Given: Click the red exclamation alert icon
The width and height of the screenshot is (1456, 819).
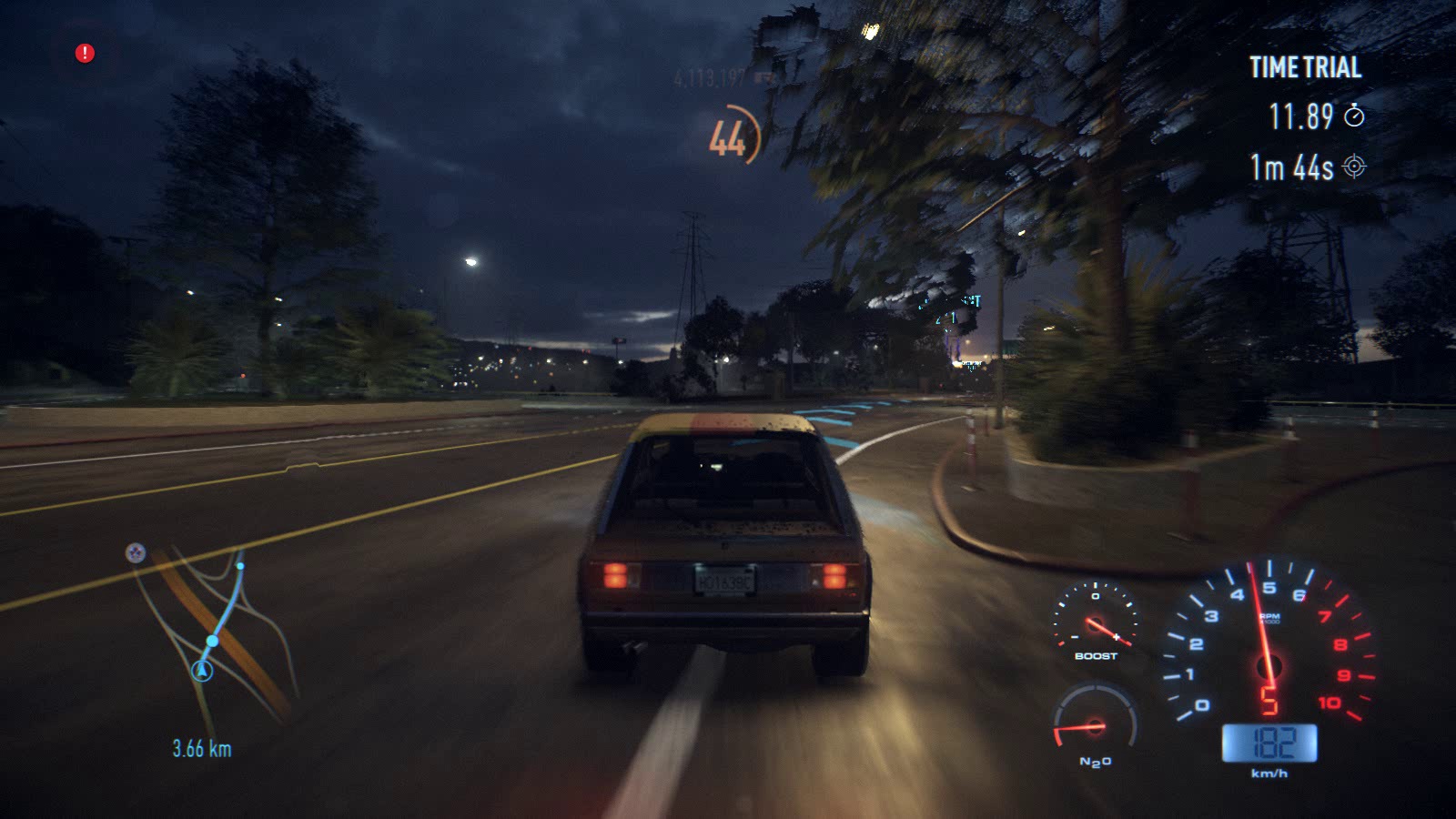Looking at the screenshot, I should pos(85,54).
